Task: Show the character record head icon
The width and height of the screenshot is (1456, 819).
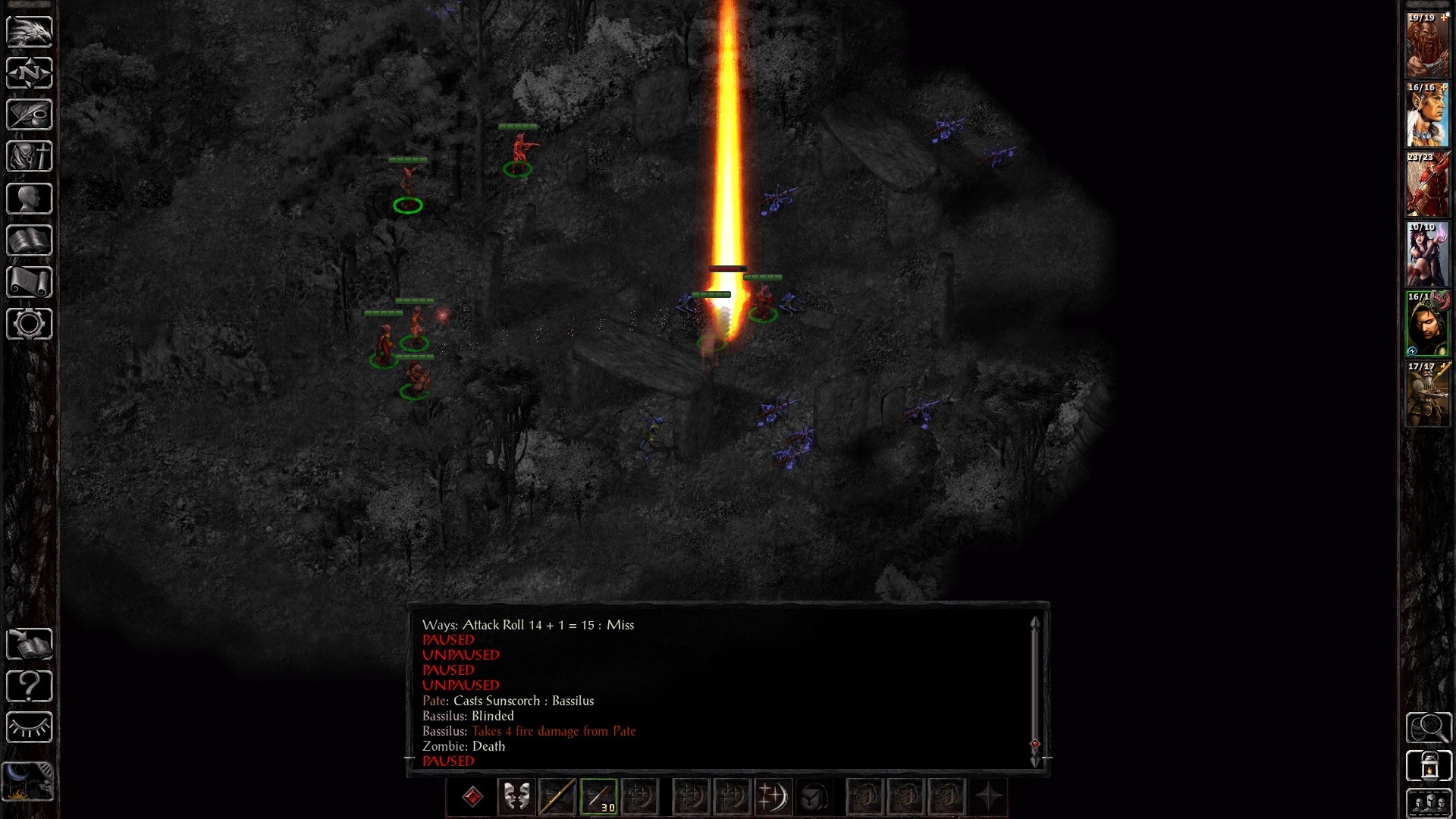Action: click(30, 199)
